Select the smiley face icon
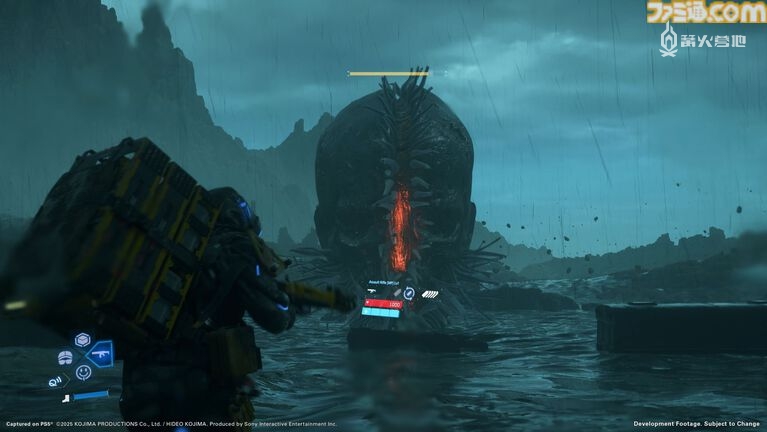This screenshot has height=432, width=767. (83, 372)
